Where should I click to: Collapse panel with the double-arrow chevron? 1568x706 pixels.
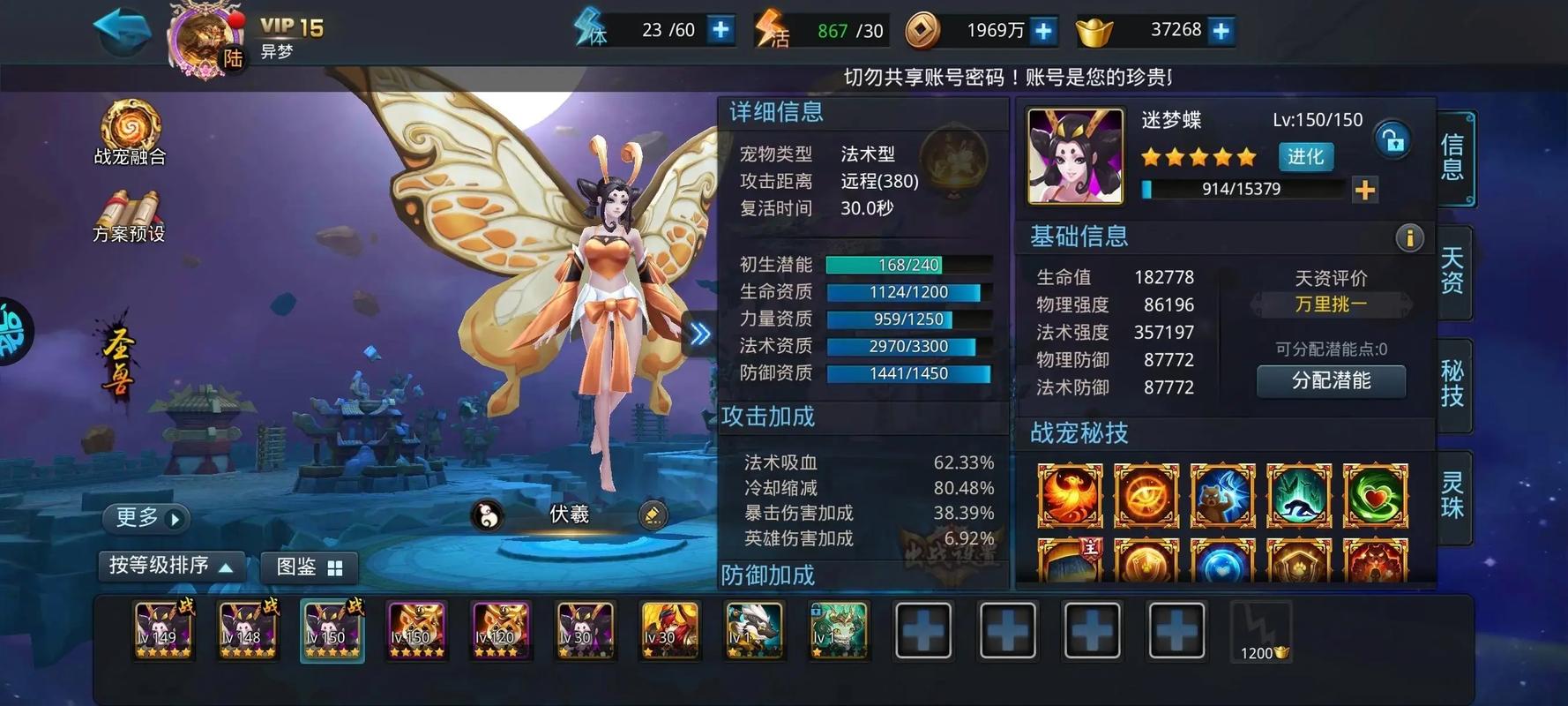pyautogui.click(x=699, y=333)
